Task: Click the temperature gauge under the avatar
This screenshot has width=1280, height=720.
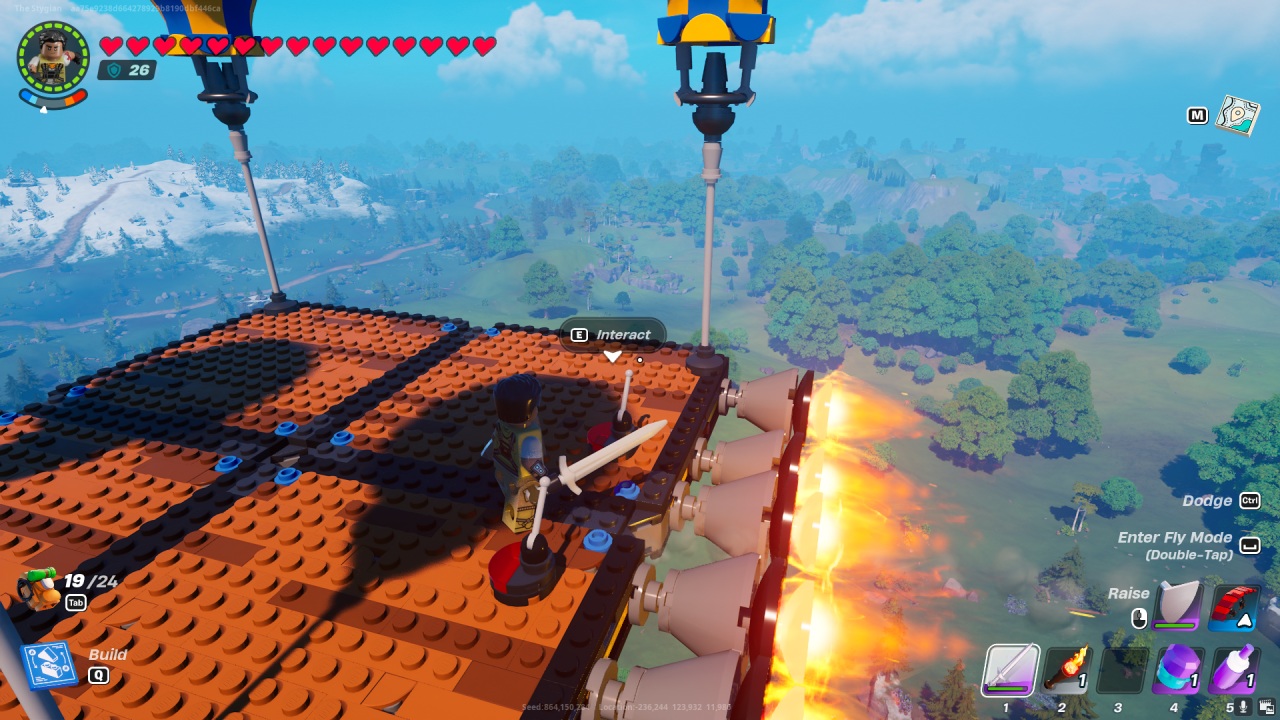Action: (x=55, y=100)
